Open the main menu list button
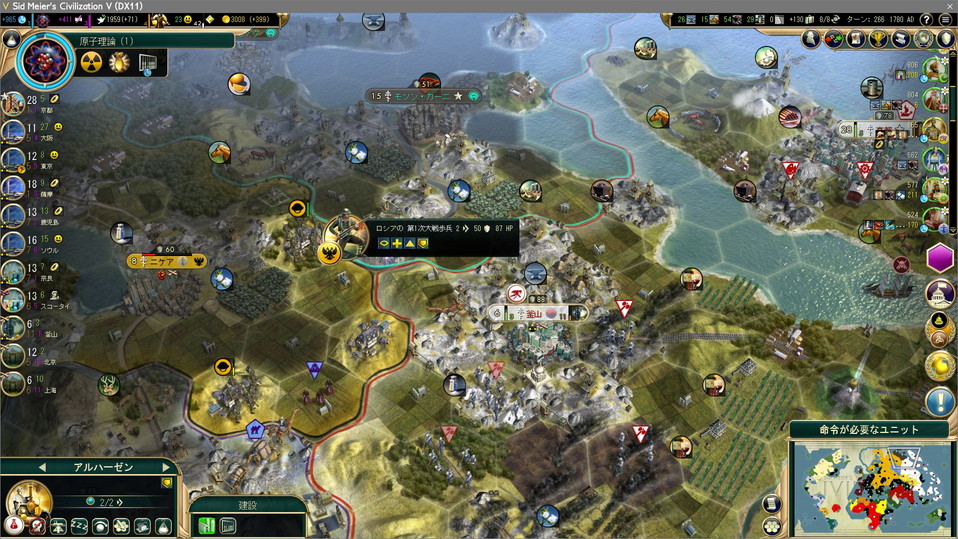Viewport: 958px width, 539px height. click(945, 20)
